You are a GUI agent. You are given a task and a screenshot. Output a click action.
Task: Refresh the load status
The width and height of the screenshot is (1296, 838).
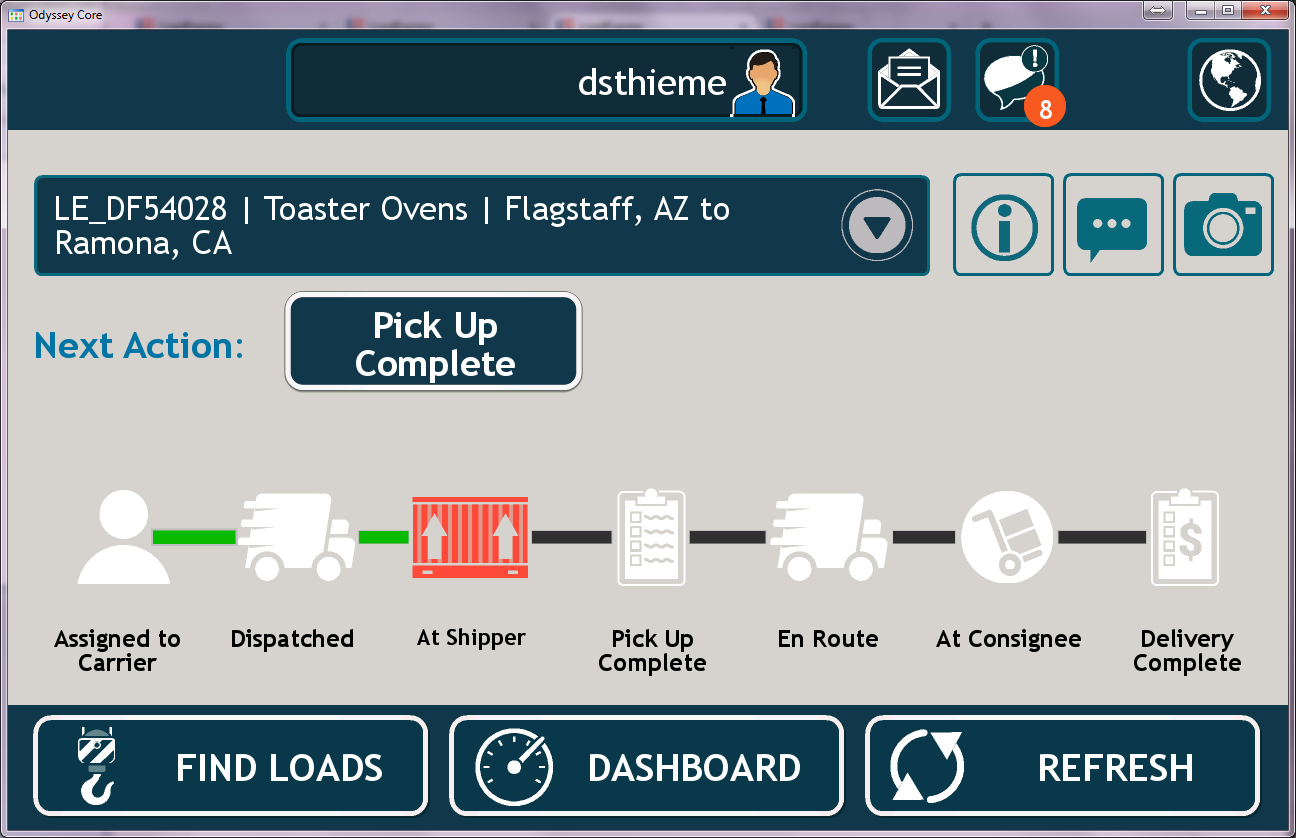(1061, 767)
